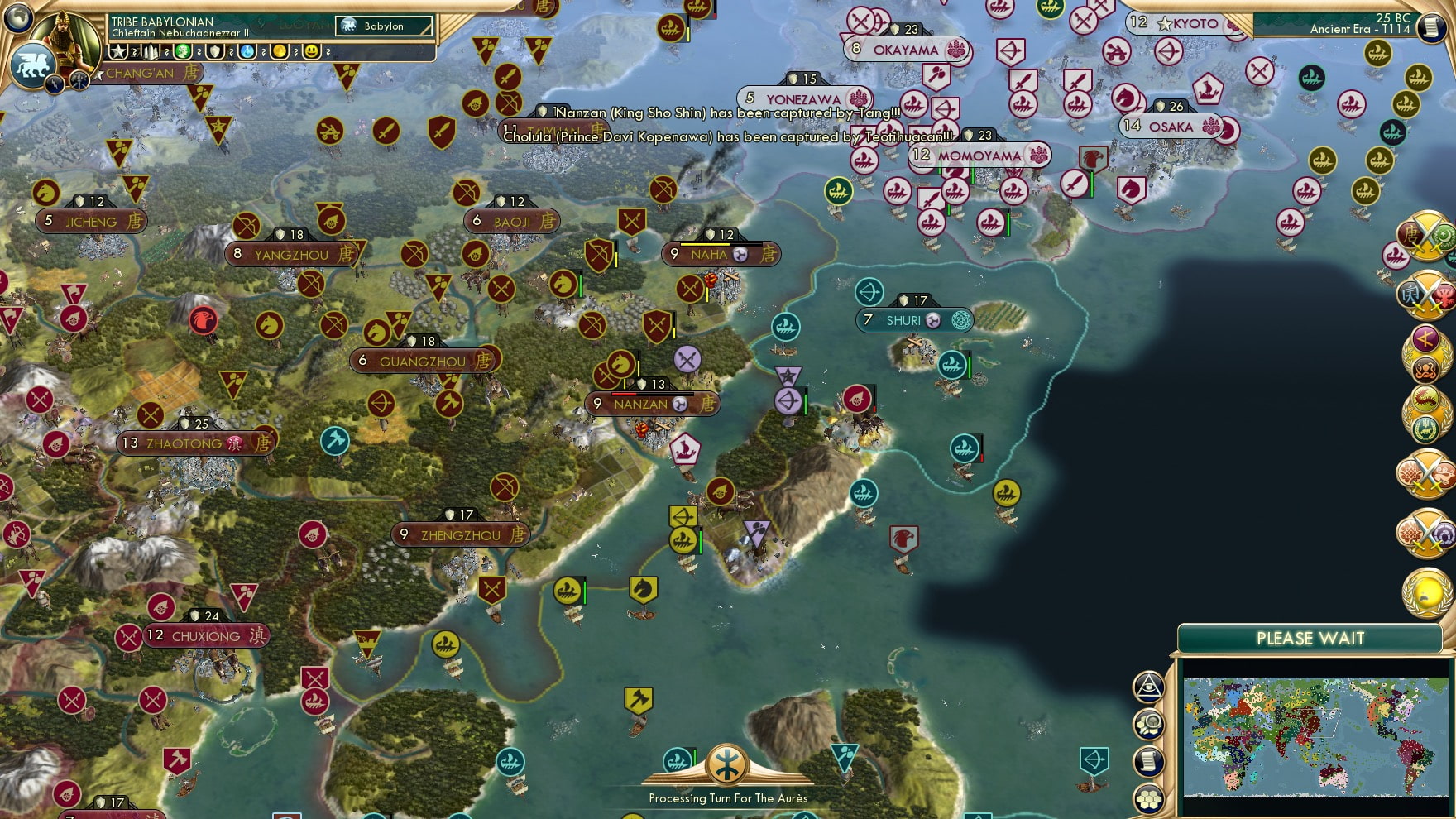Toggle the eye-pyramid overlay near the minimap
The width and height of the screenshot is (1456, 819).
coord(1148,685)
